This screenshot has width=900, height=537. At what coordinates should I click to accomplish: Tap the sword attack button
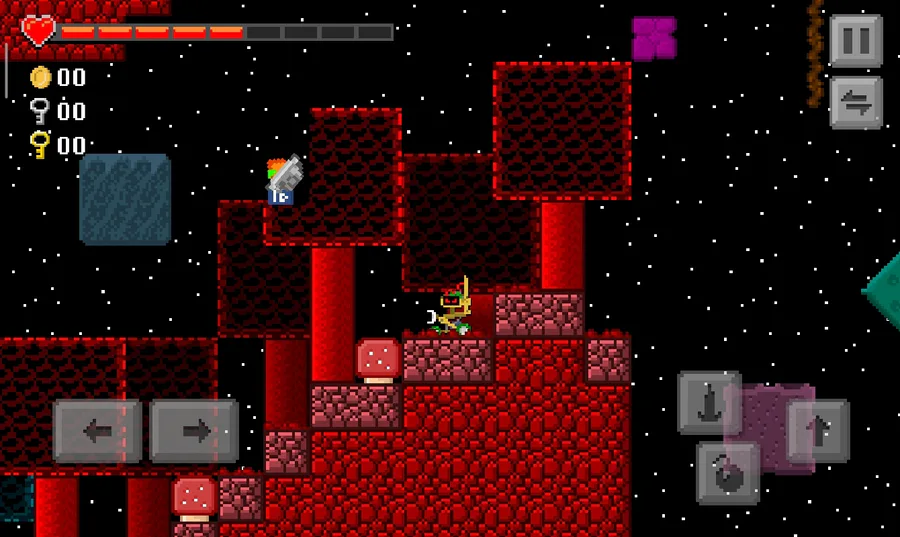point(709,404)
